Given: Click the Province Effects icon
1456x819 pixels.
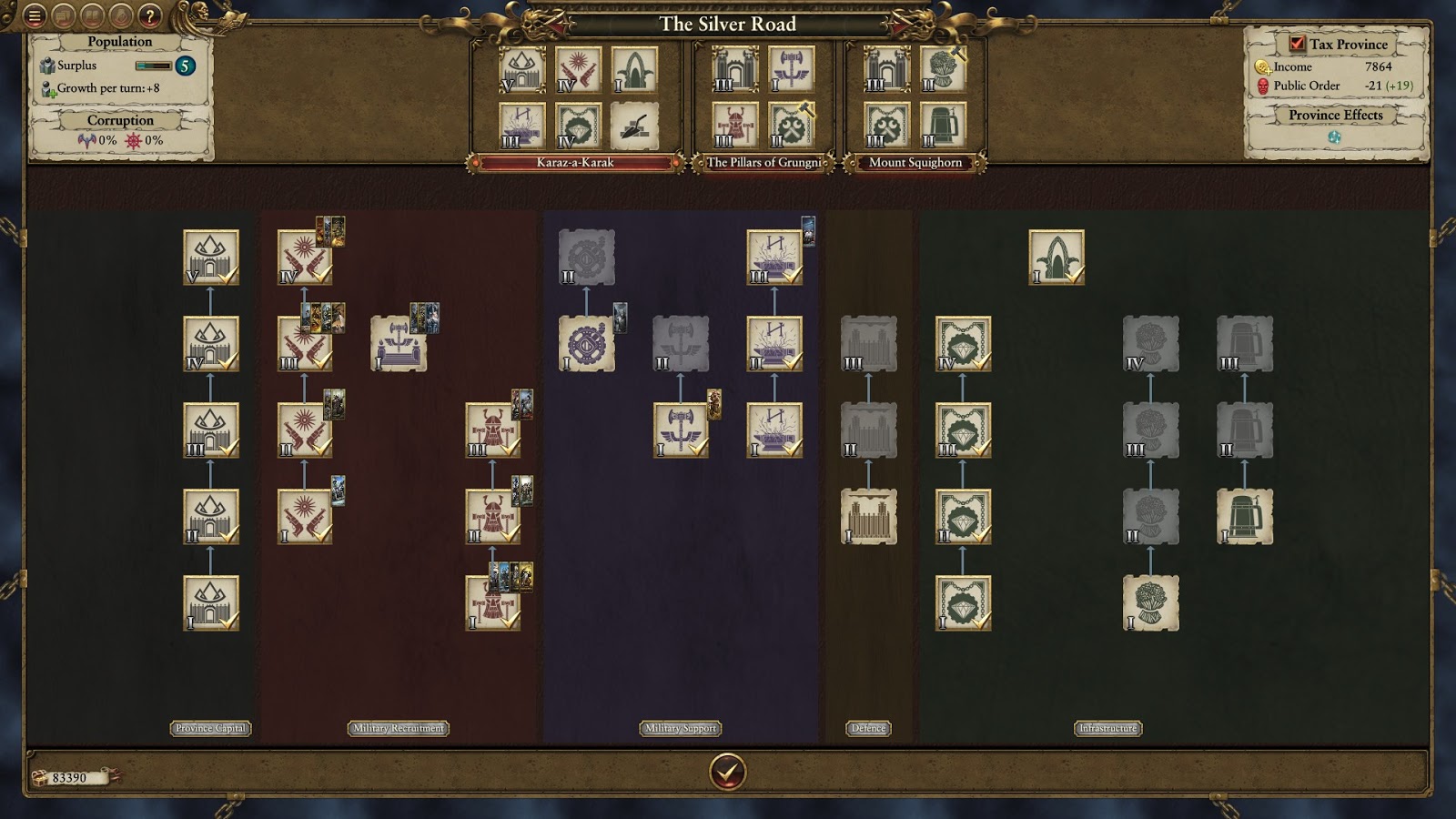Looking at the screenshot, I should (1334, 137).
